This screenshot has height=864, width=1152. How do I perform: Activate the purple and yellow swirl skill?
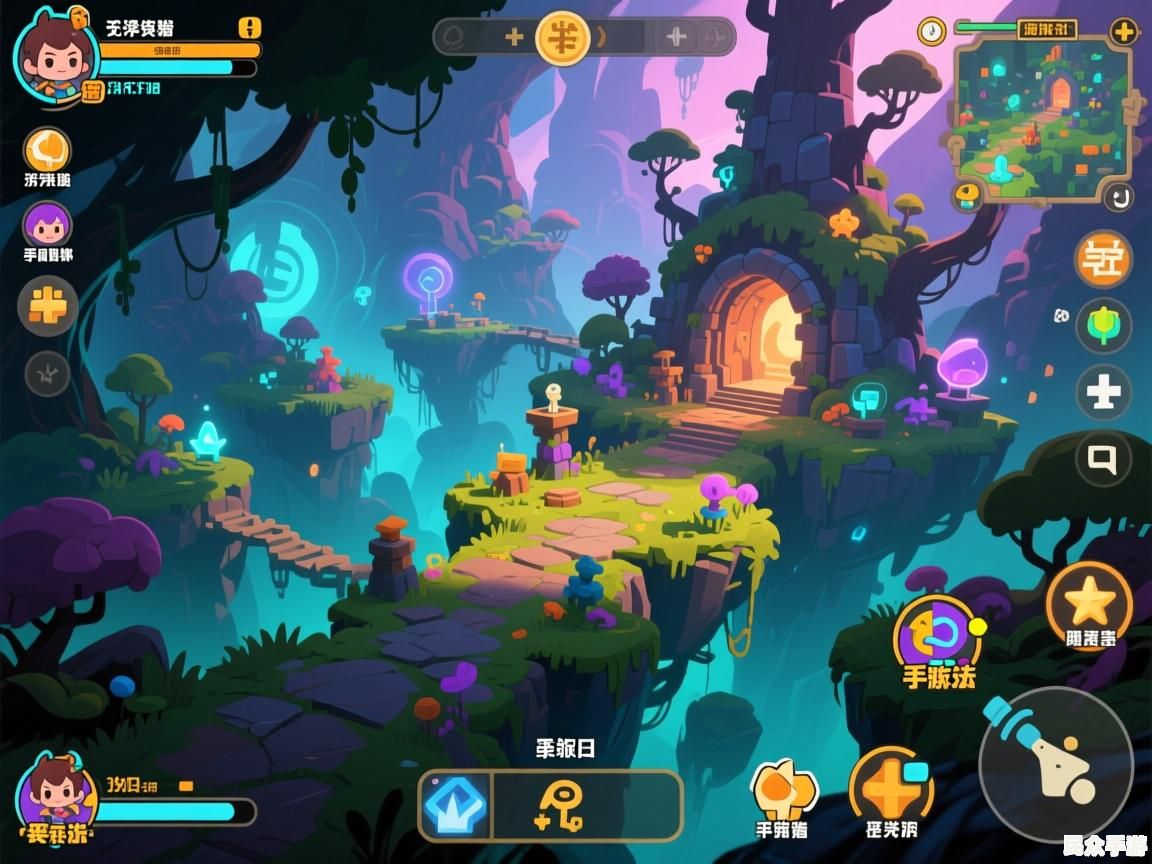[x=937, y=635]
